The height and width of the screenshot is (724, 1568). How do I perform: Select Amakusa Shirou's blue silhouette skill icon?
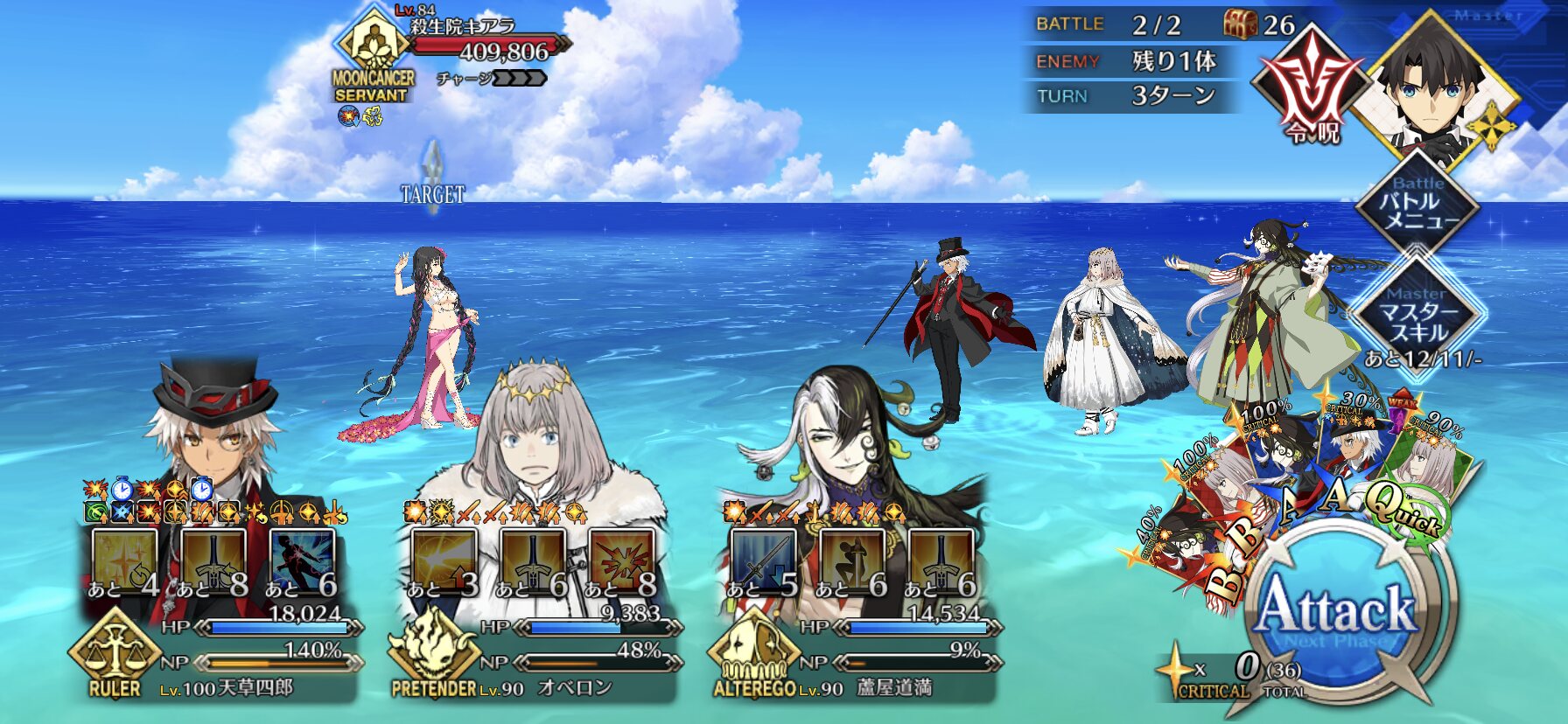pyautogui.click(x=303, y=560)
